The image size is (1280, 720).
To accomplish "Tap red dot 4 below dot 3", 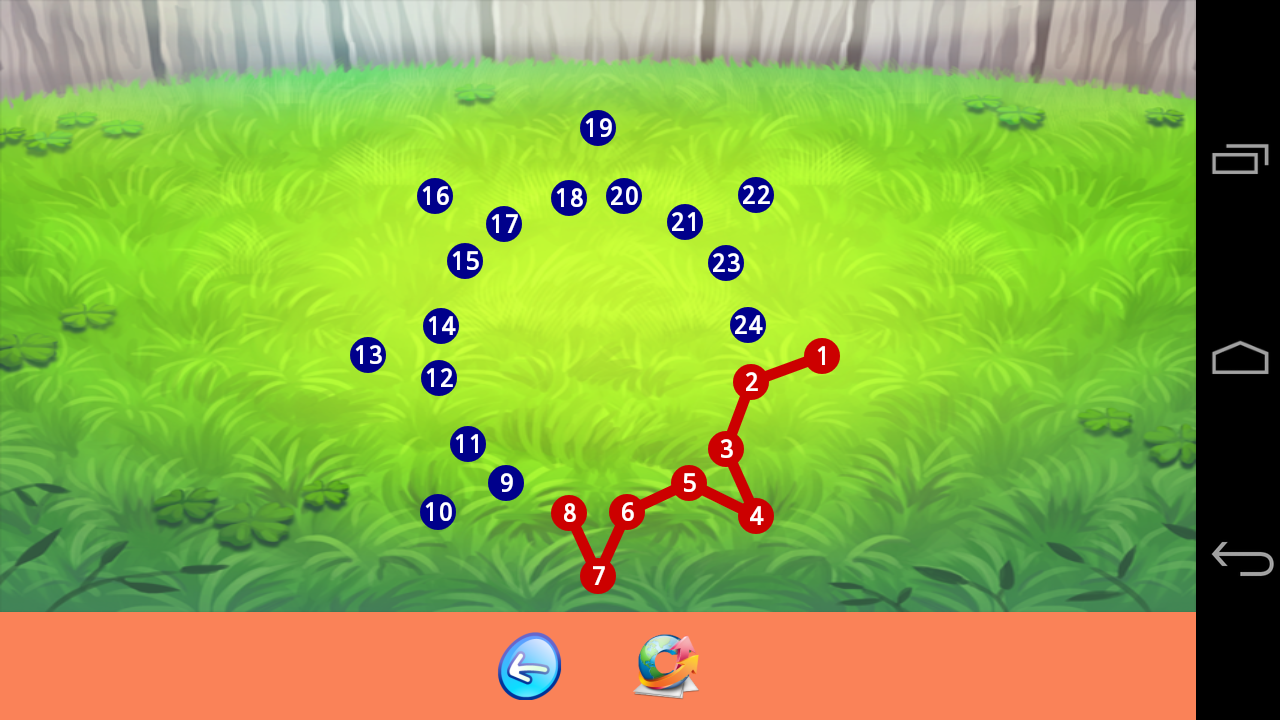I will (757, 516).
